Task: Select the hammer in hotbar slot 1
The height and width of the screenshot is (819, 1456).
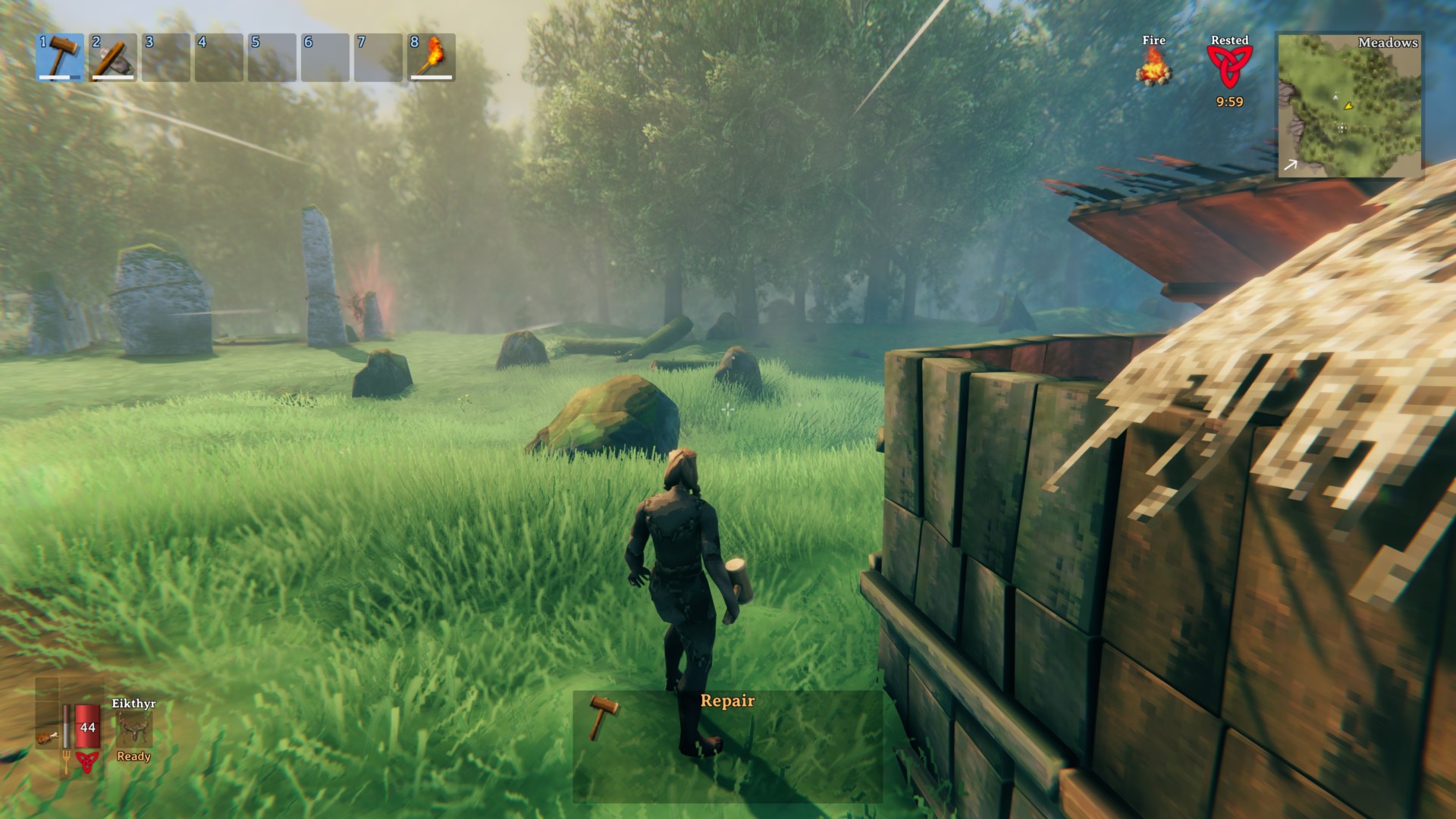Action: coord(60,57)
